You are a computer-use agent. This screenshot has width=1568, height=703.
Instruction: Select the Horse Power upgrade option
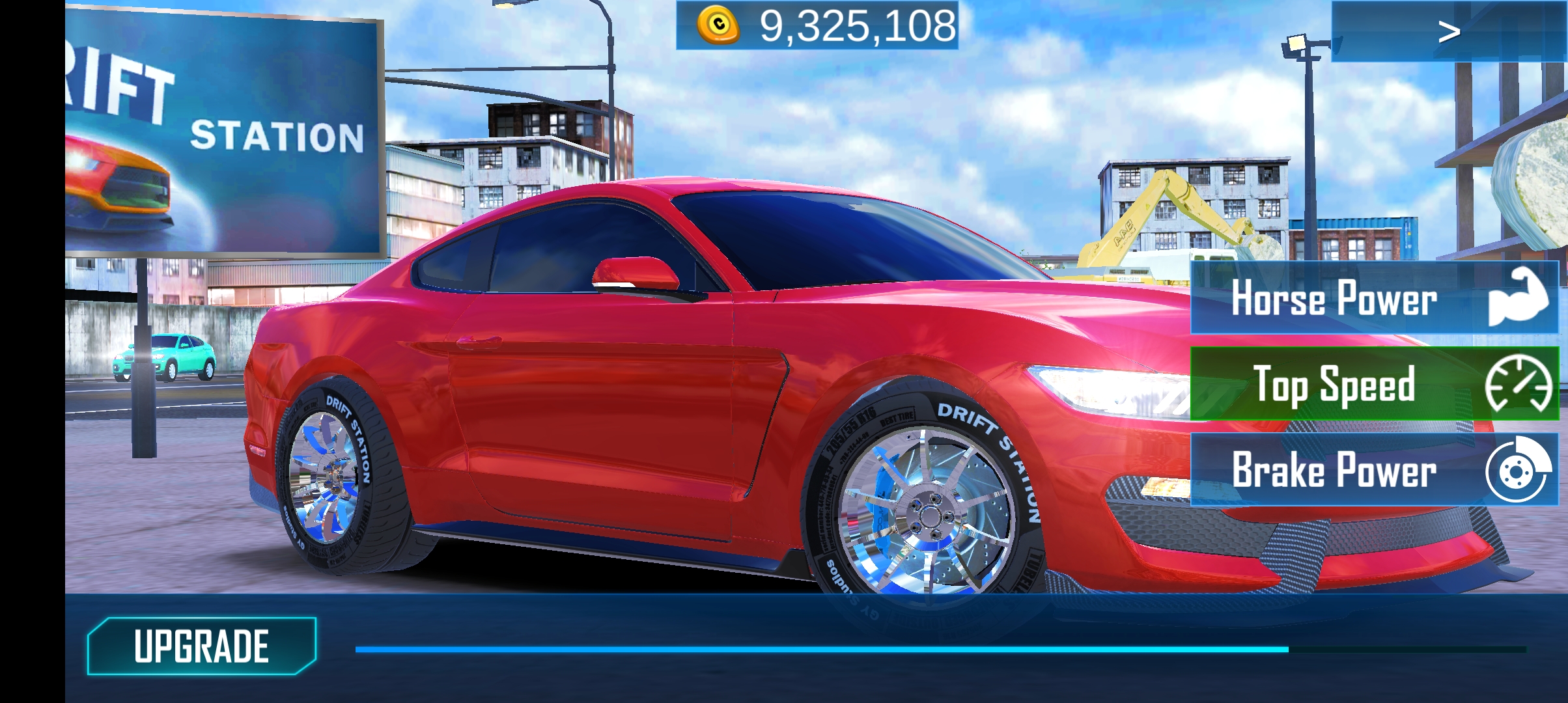point(1374,298)
